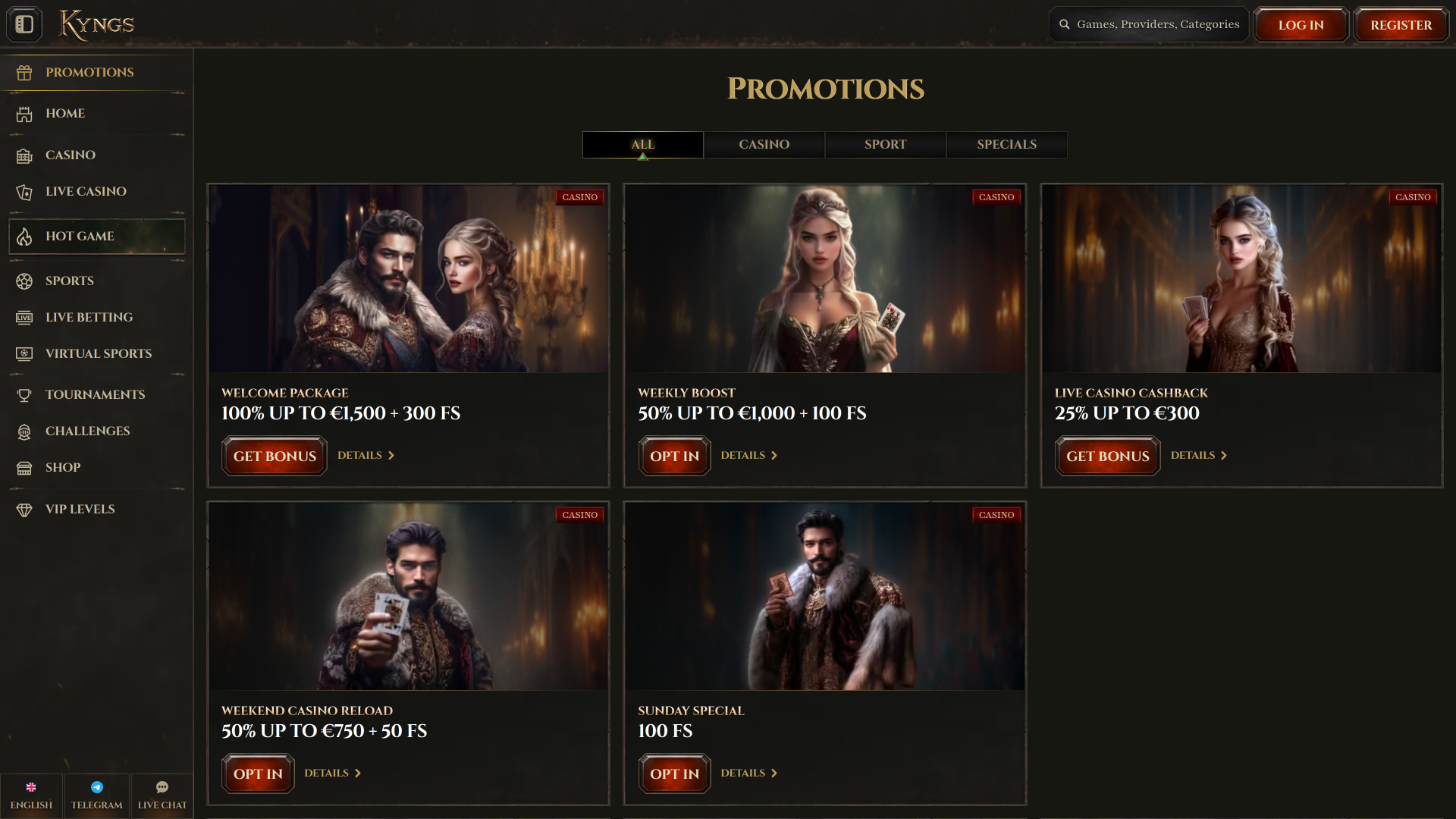Select the Promotions gift icon in sidebar
Image resolution: width=1456 pixels, height=819 pixels.
pyautogui.click(x=24, y=72)
